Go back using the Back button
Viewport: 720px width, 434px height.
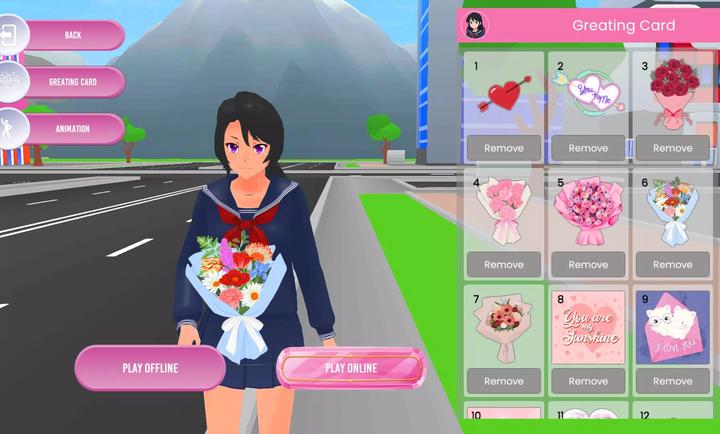tap(72, 35)
